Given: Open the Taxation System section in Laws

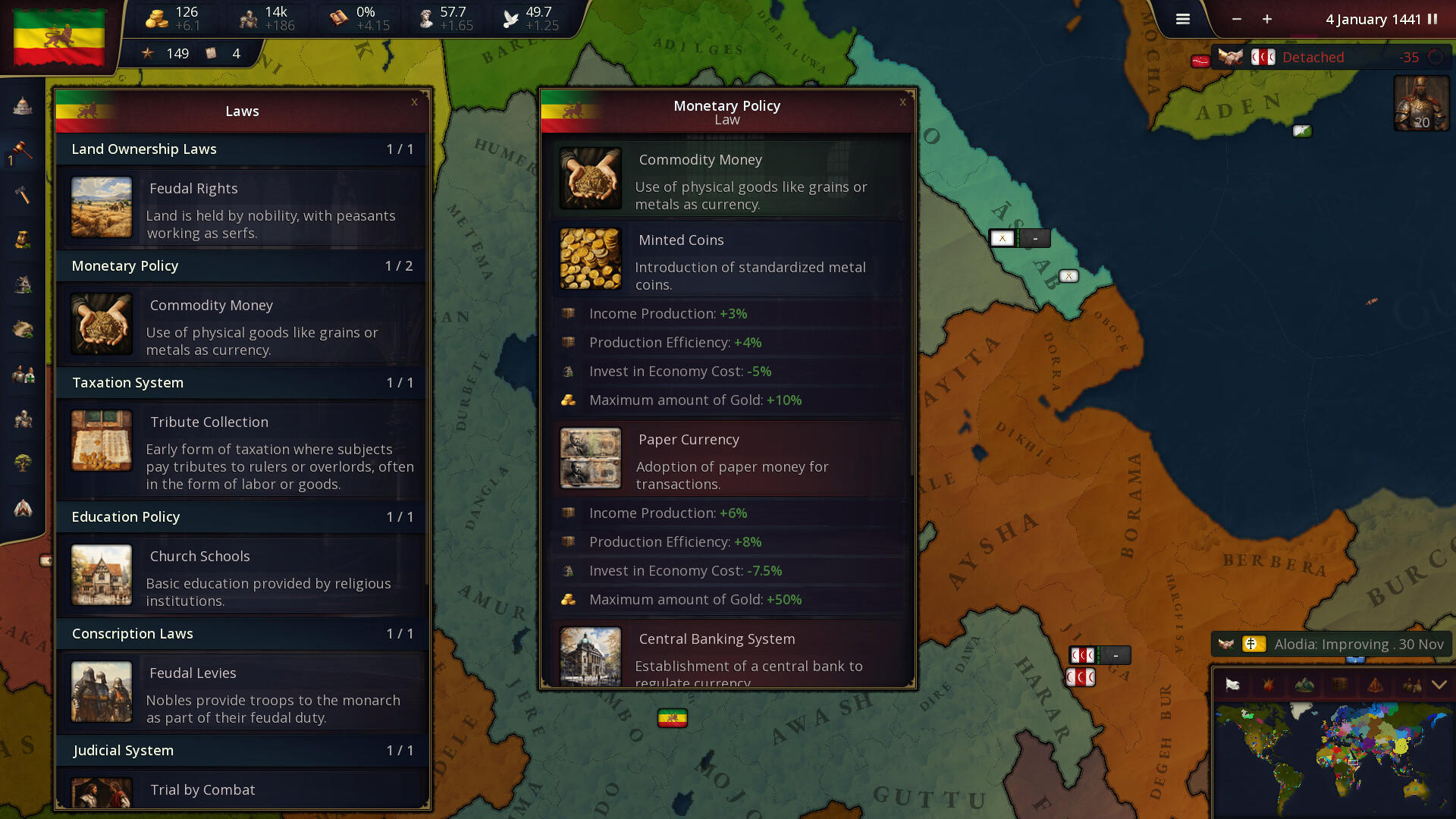Looking at the screenshot, I should tap(241, 383).
